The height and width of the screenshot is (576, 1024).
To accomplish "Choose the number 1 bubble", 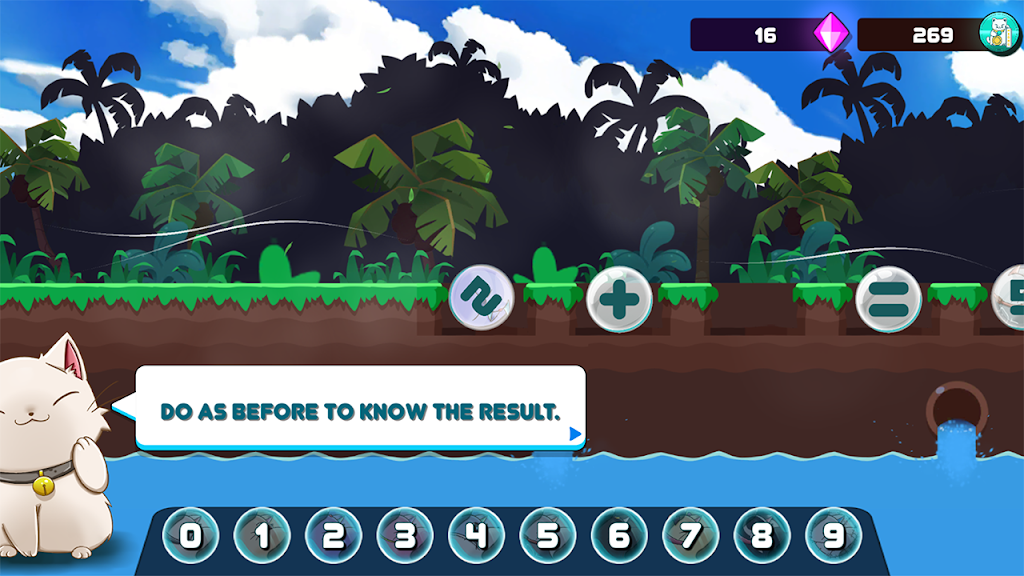I will (x=262, y=537).
